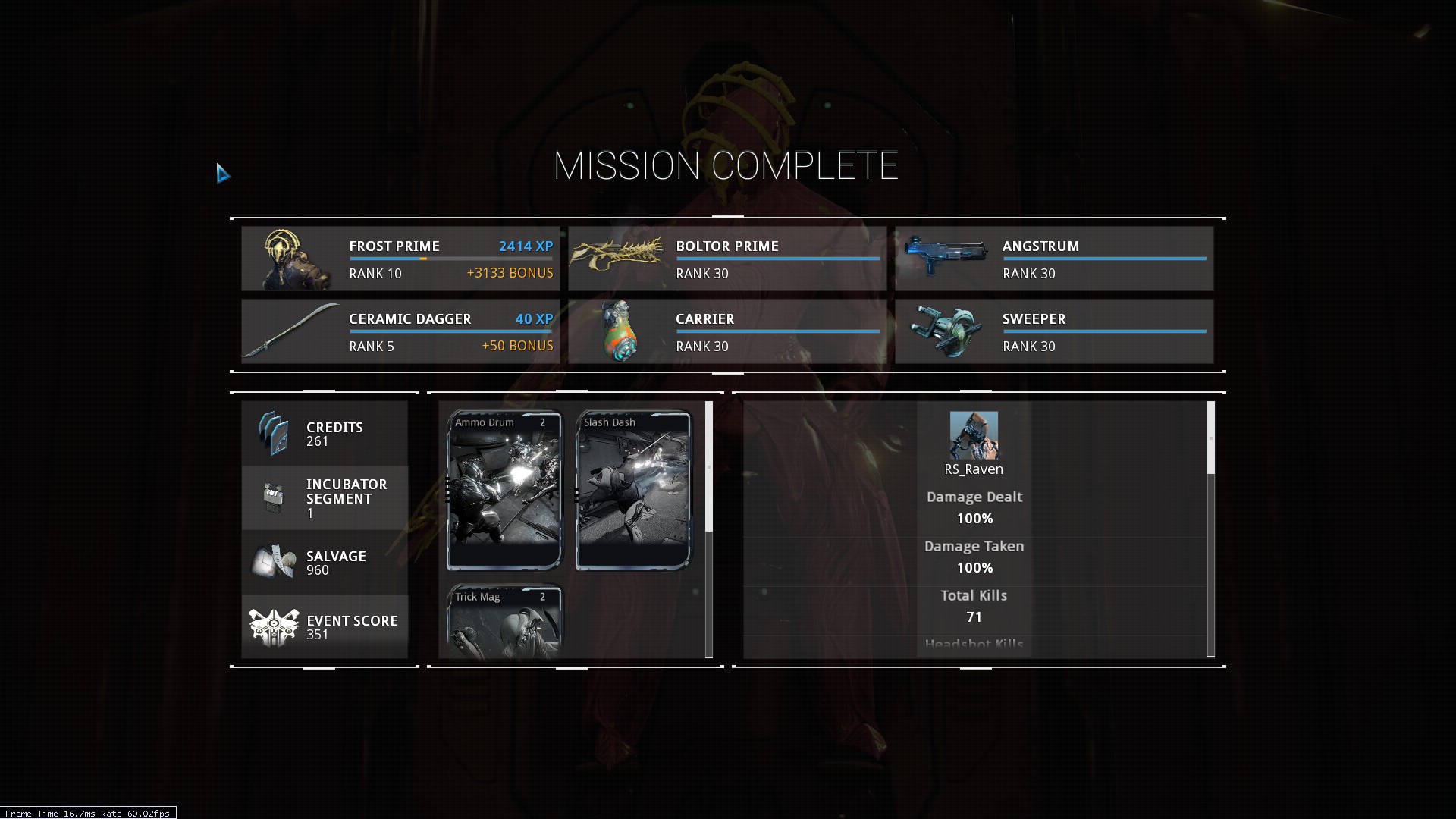The width and height of the screenshot is (1456, 819).
Task: Click the Incubator Segment reward row
Action: pyautogui.click(x=325, y=497)
